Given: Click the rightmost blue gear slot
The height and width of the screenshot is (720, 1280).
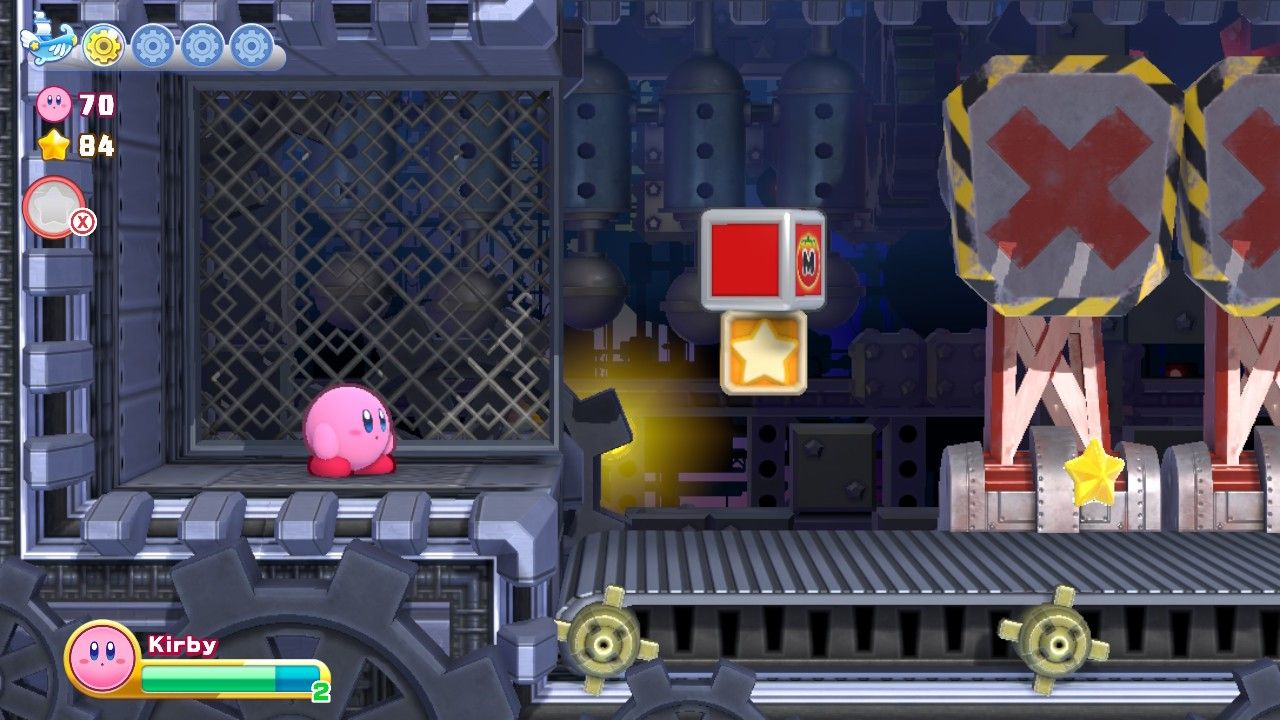Looking at the screenshot, I should click(x=250, y=45).
